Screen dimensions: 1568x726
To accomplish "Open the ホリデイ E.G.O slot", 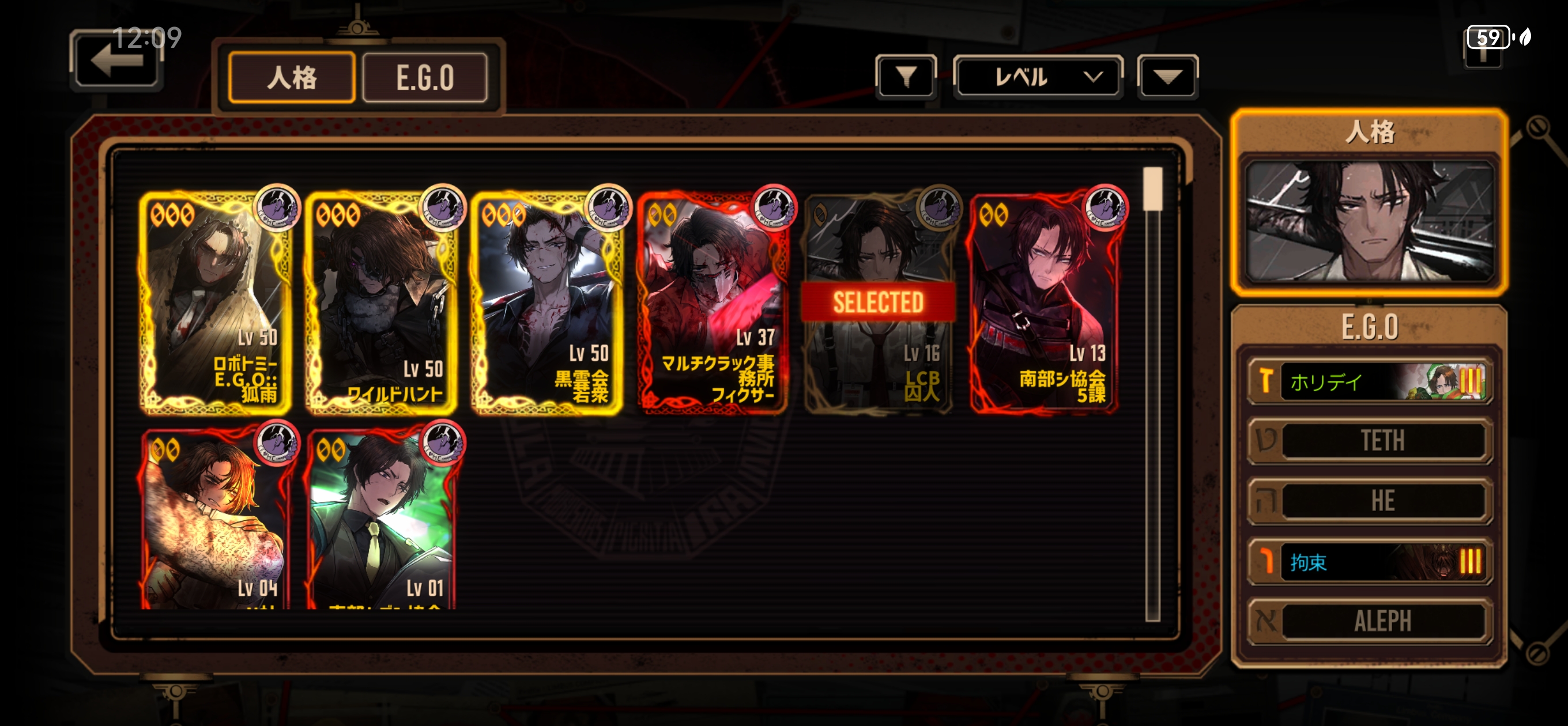I will (x=1370, y=381).
